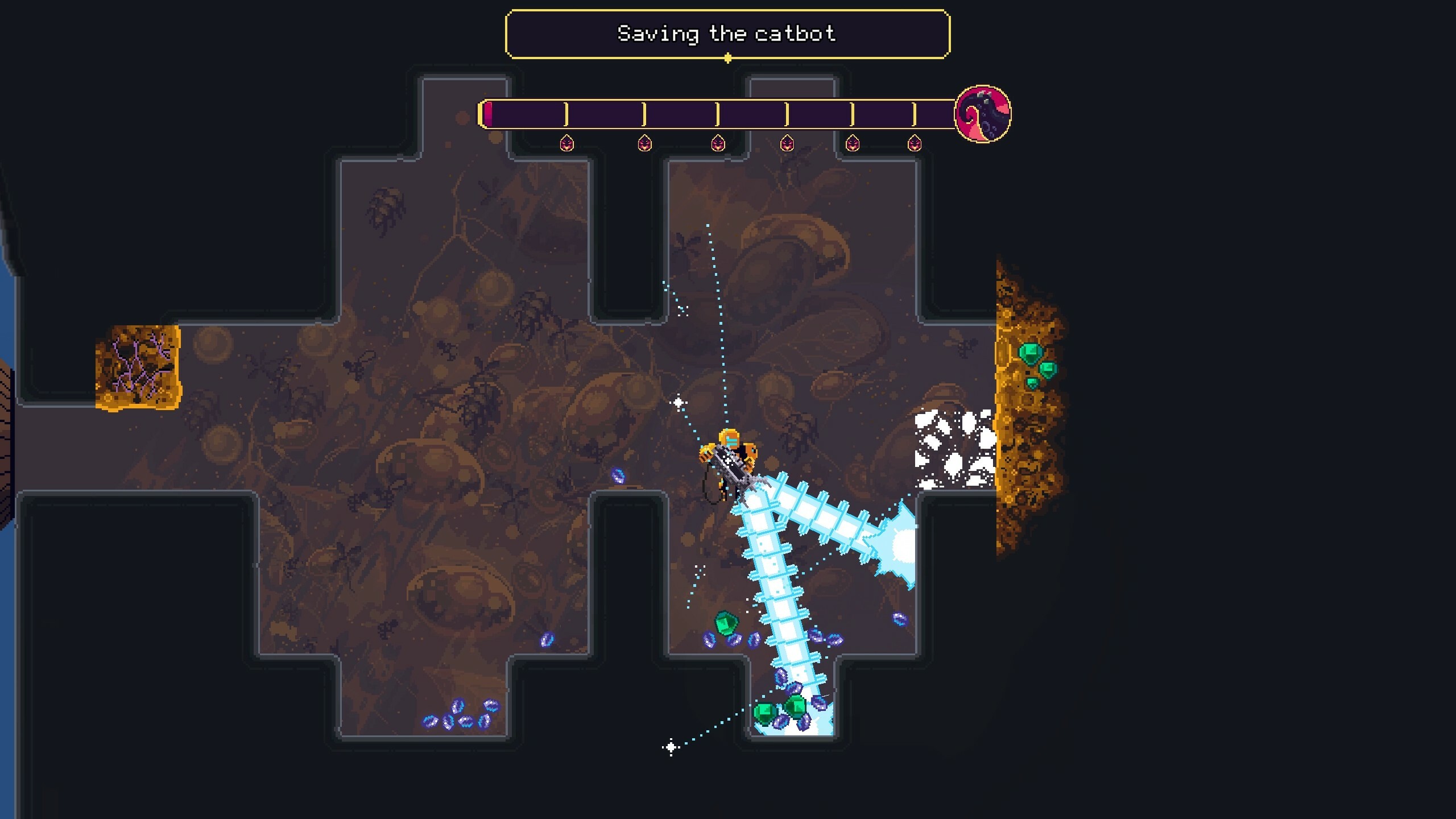Click the tentacle boss icon ending the wave bar
The image size is (1456, 819).
click(x=982, y=115)
